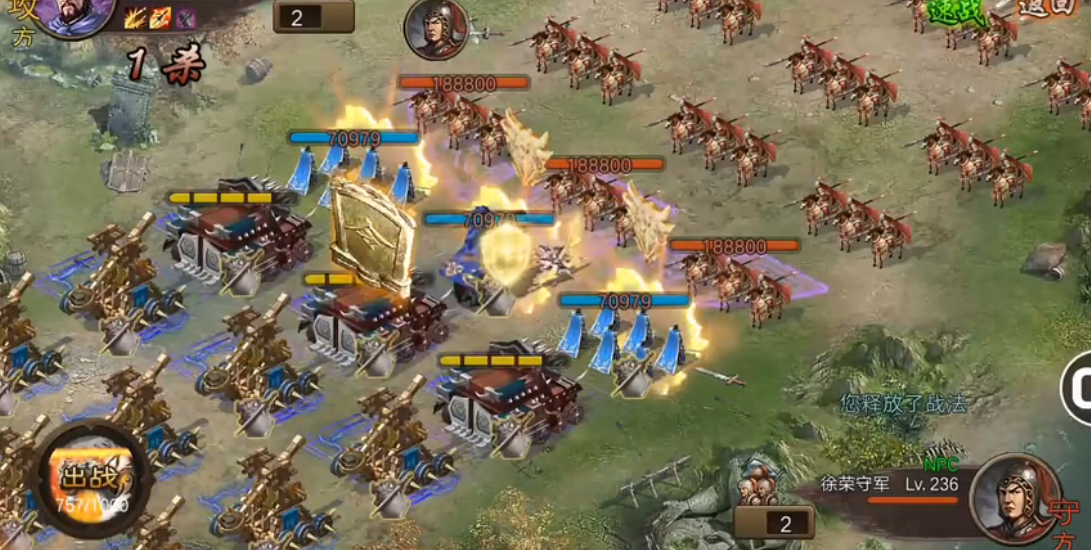
Task: Click the round white button at right edge
Action: 1078,387
